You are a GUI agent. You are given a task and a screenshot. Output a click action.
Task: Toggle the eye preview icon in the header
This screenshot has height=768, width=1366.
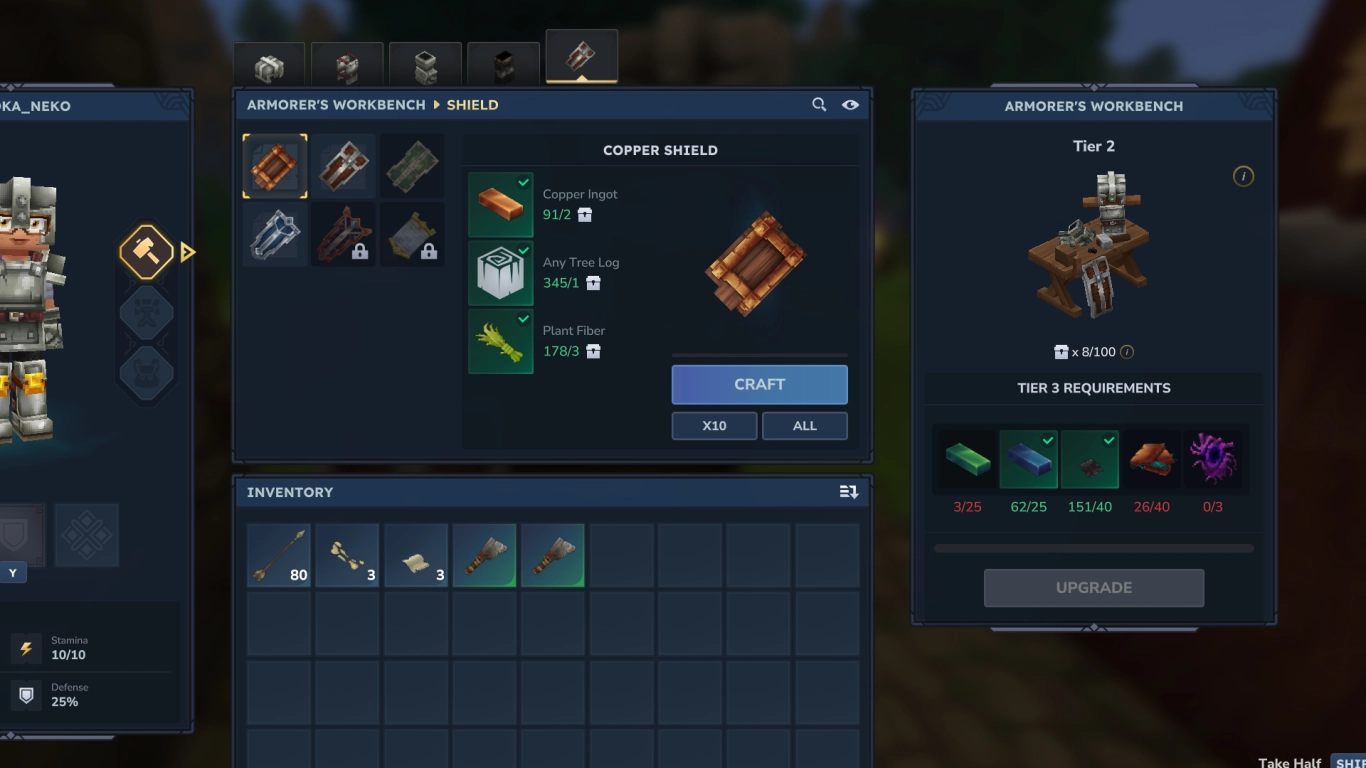[850, 104]
